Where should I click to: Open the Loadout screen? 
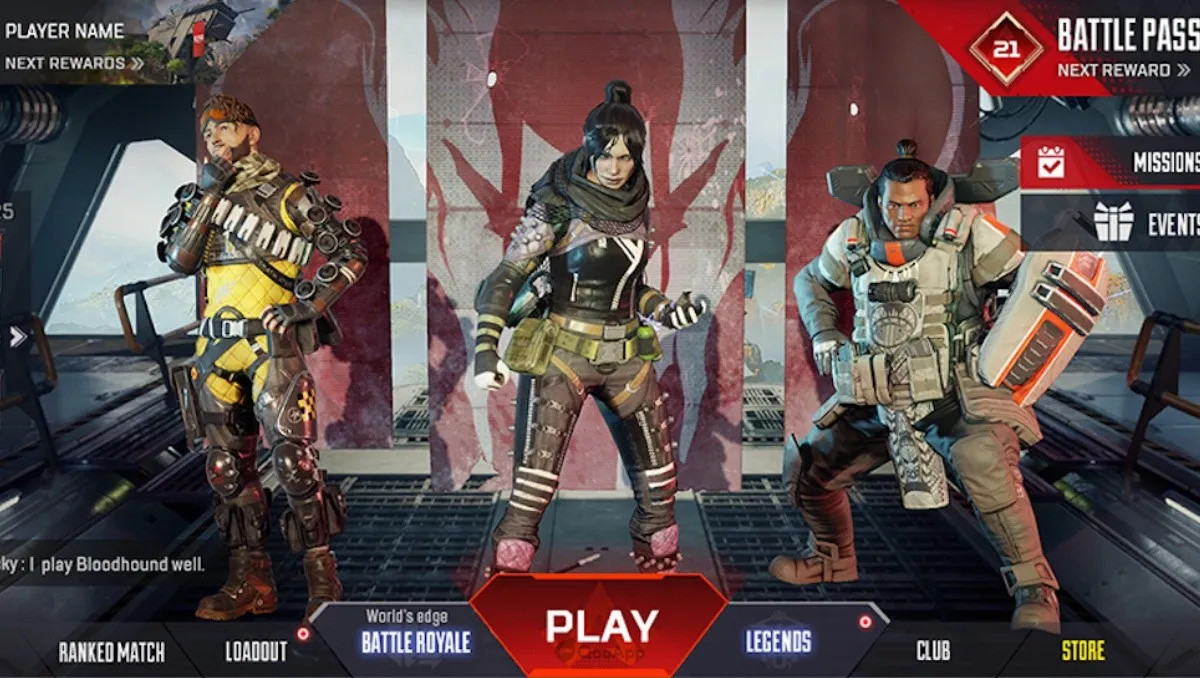[x=256, y=653]
